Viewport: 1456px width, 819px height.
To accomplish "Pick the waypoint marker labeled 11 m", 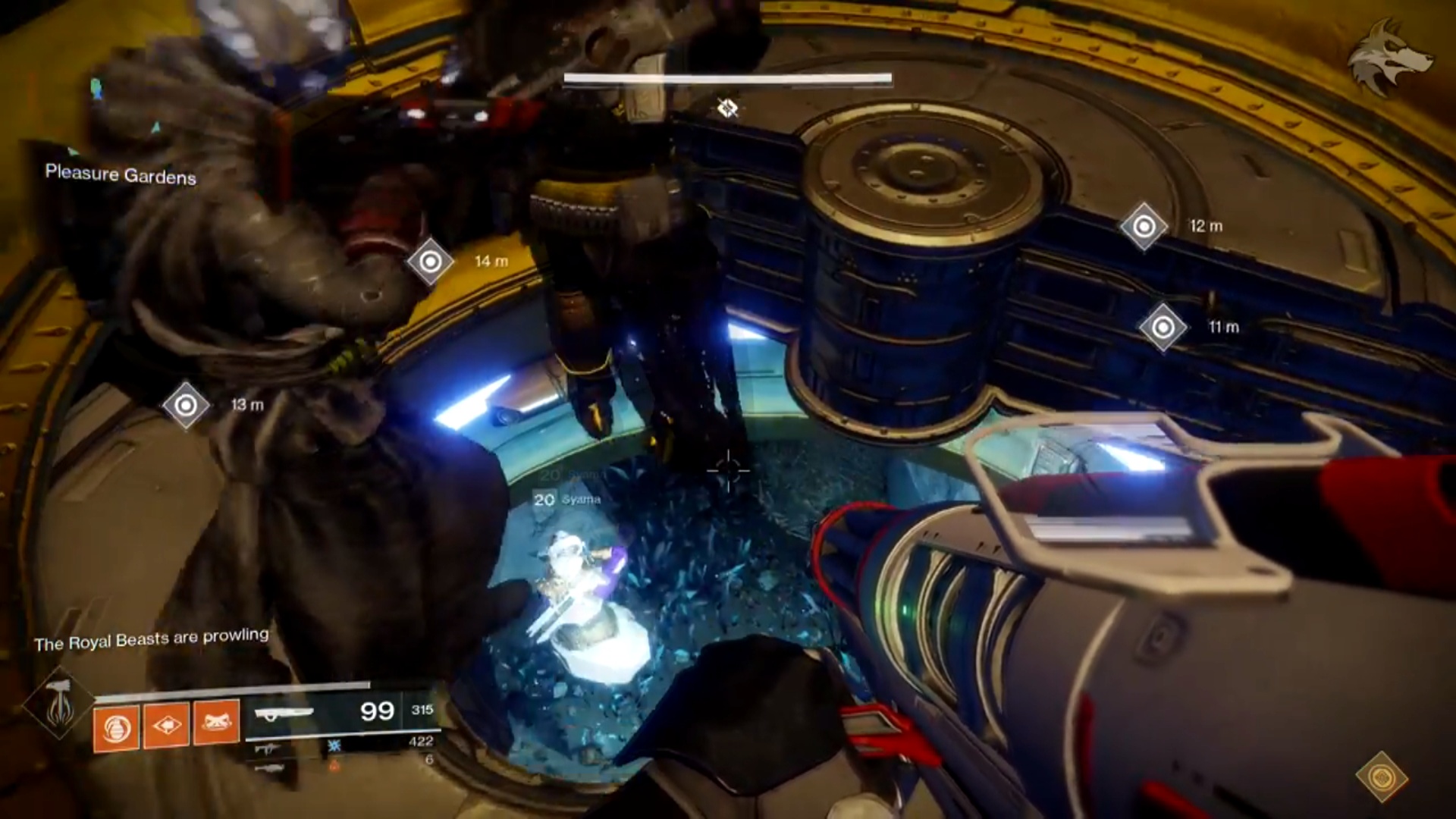I will point(1163,328).
